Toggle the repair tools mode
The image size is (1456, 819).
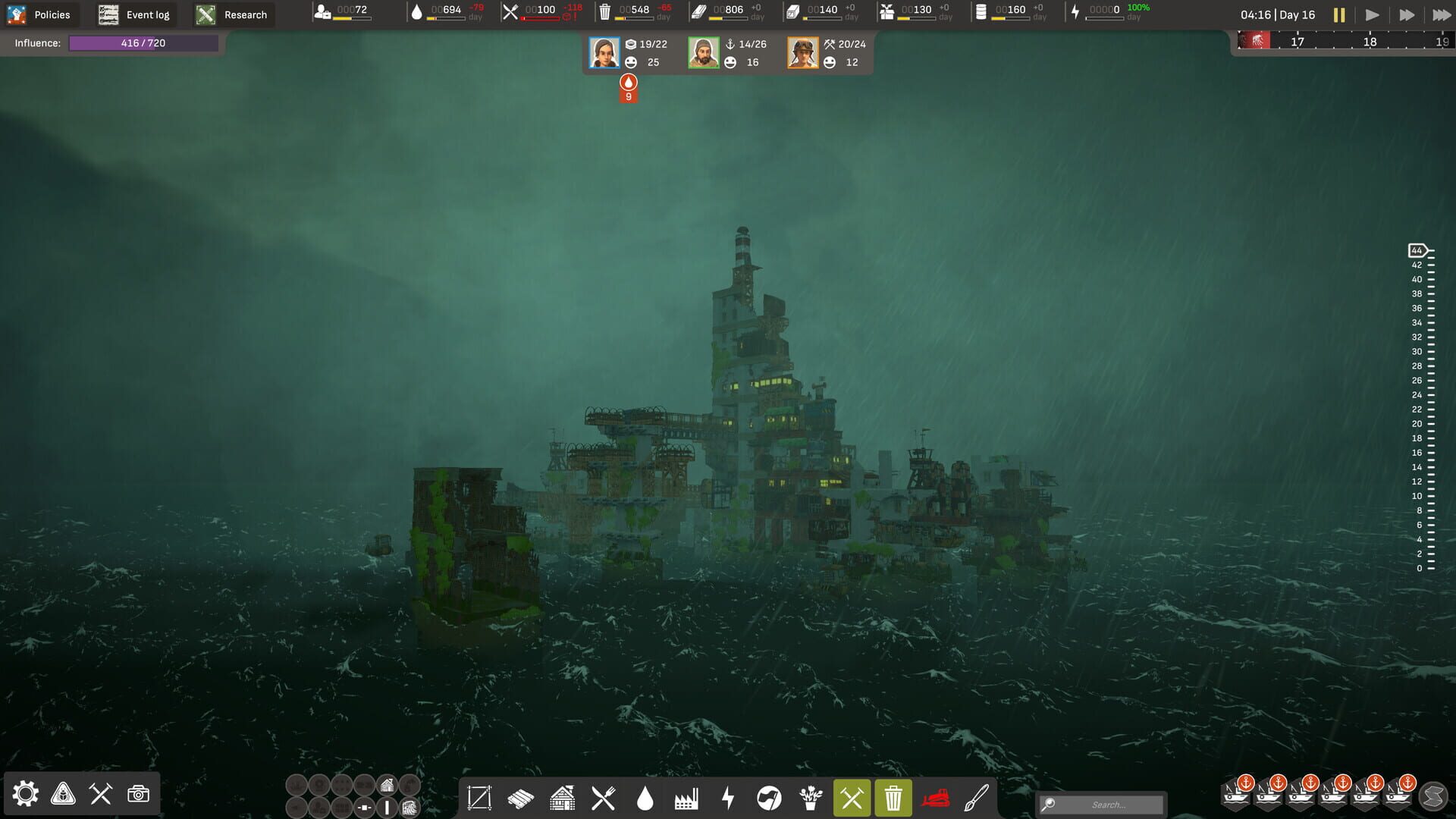852,798
